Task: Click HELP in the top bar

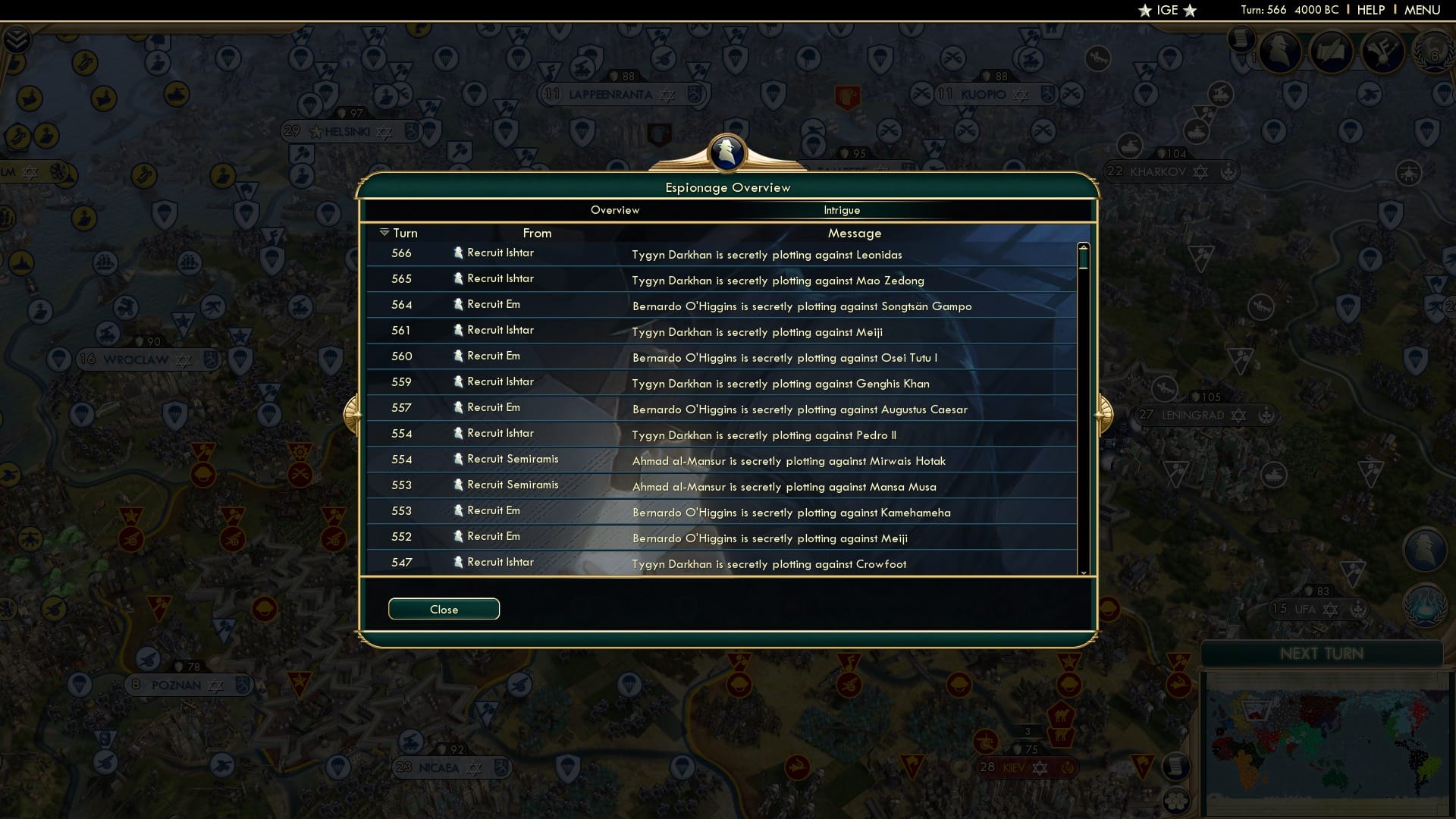Action: click(1370, 10)
